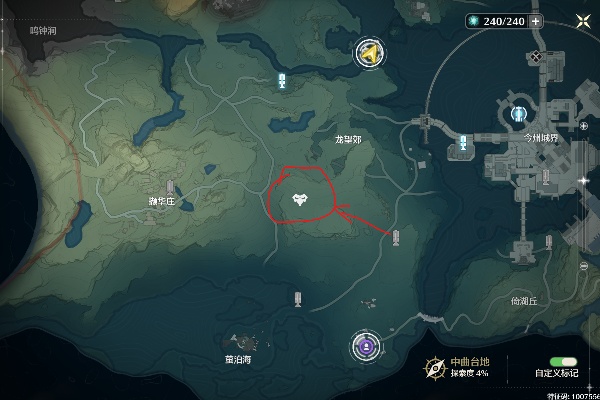Close the map with the top-right star icon
Viewport: 600px width, 400px height.
click(x=582, y=22)
